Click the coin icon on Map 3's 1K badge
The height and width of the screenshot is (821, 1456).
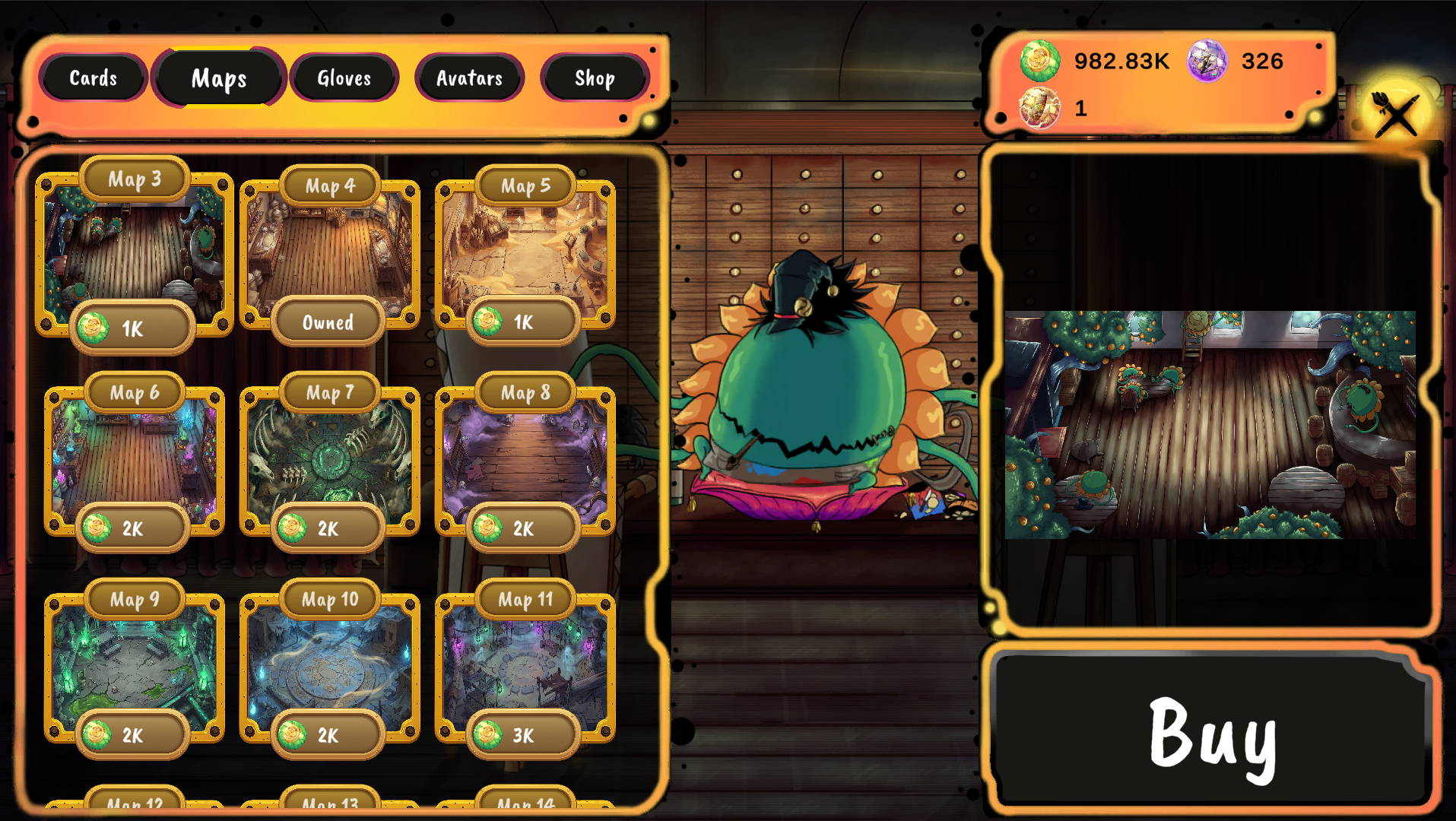pyautogui.click(x=94, y=328)
